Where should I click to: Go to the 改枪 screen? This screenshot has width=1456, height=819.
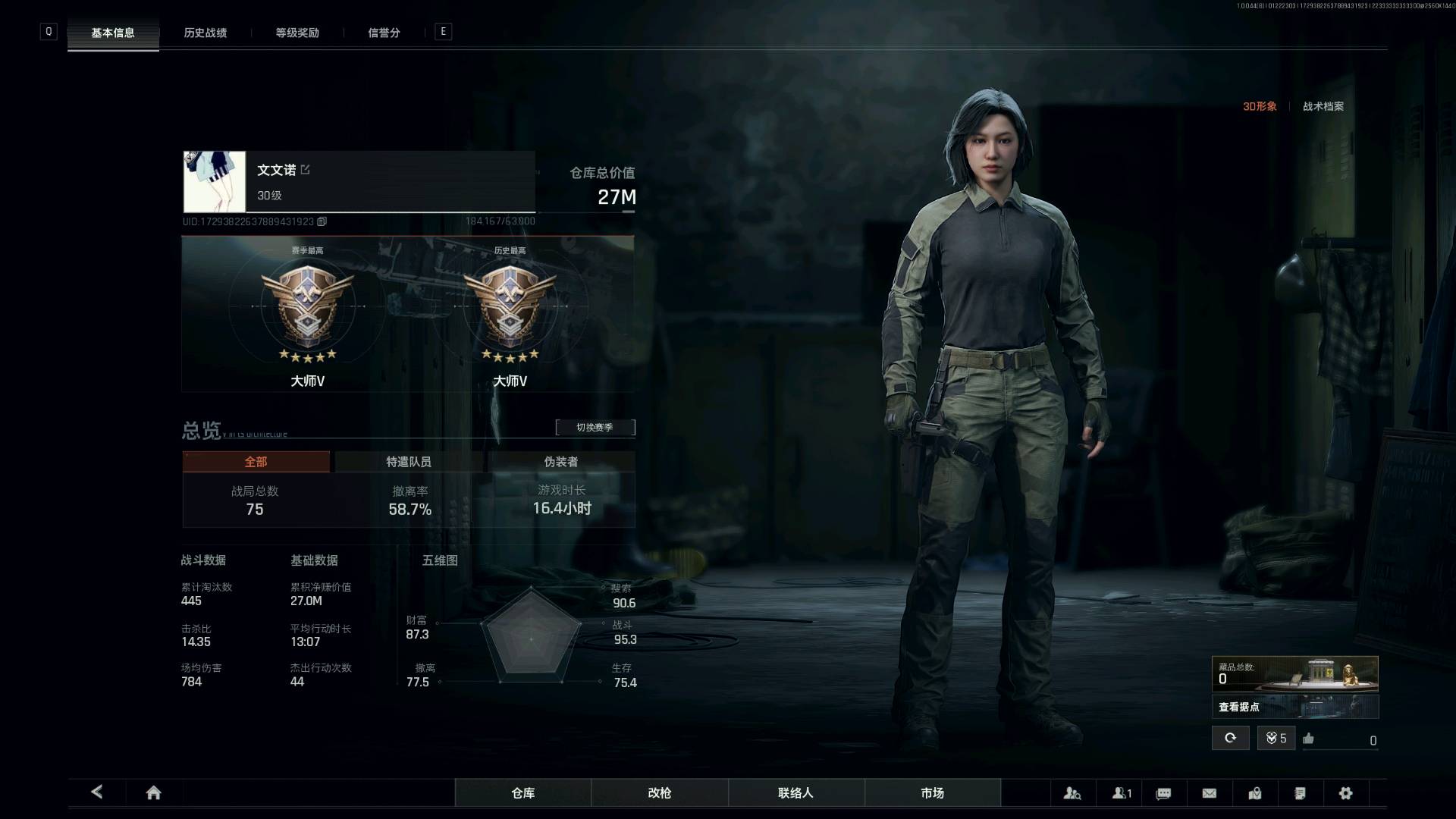660,792
